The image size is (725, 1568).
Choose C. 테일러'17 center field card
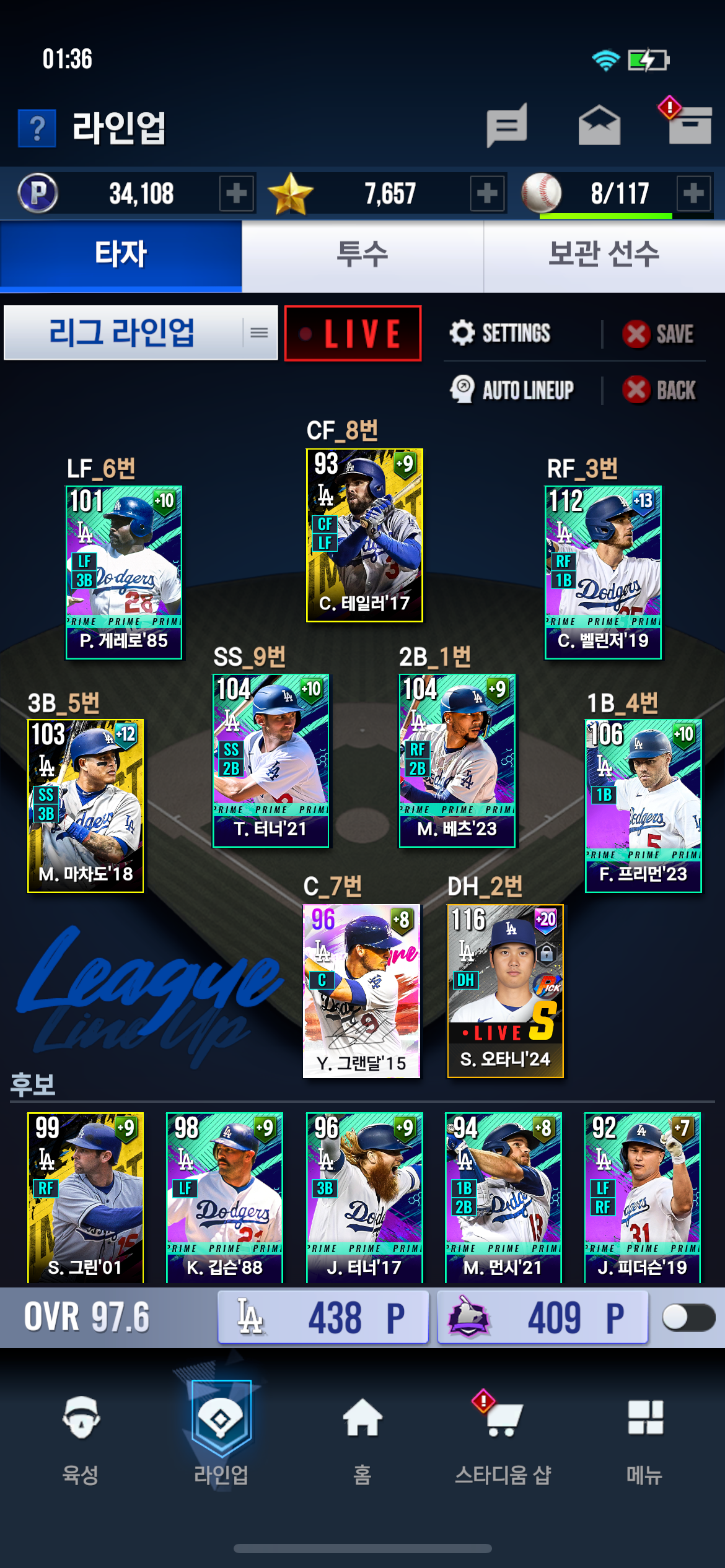(x=364, y=535)
